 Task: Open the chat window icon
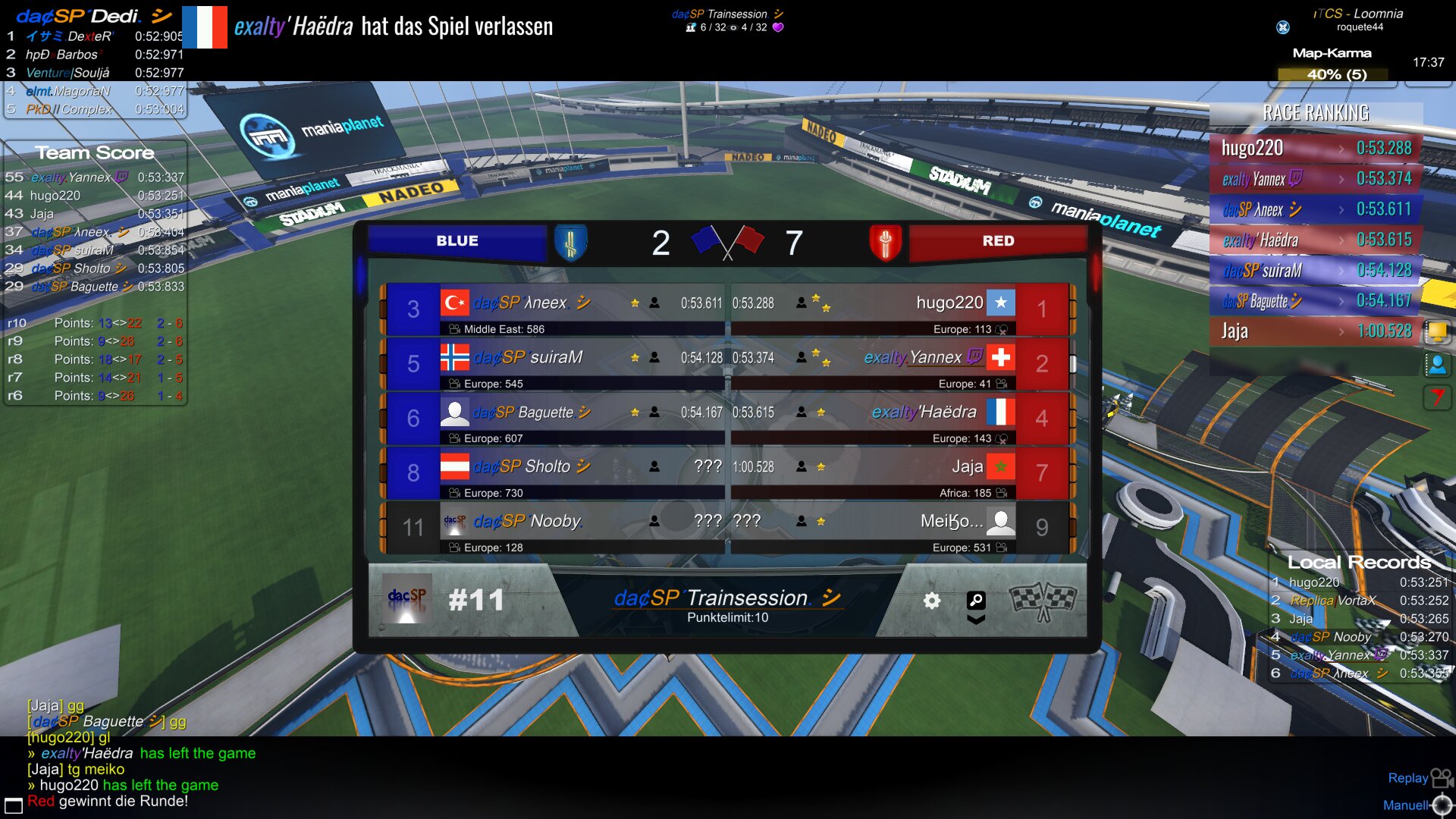pyautogui.click(x=13, y=805)
